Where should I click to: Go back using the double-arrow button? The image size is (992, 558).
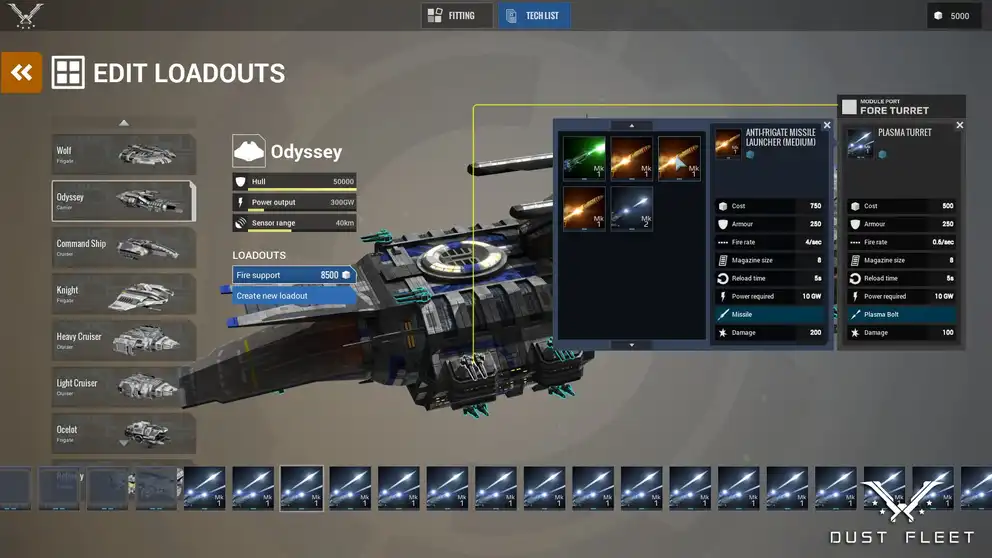click(x=21, y=72)
